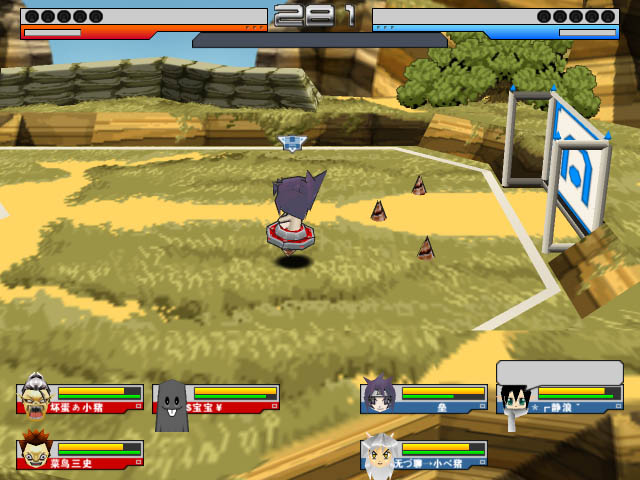Select the 坏蛋ぁ小猪 player panel
Screen dimensions: 640x480
[x=82, y=398]
